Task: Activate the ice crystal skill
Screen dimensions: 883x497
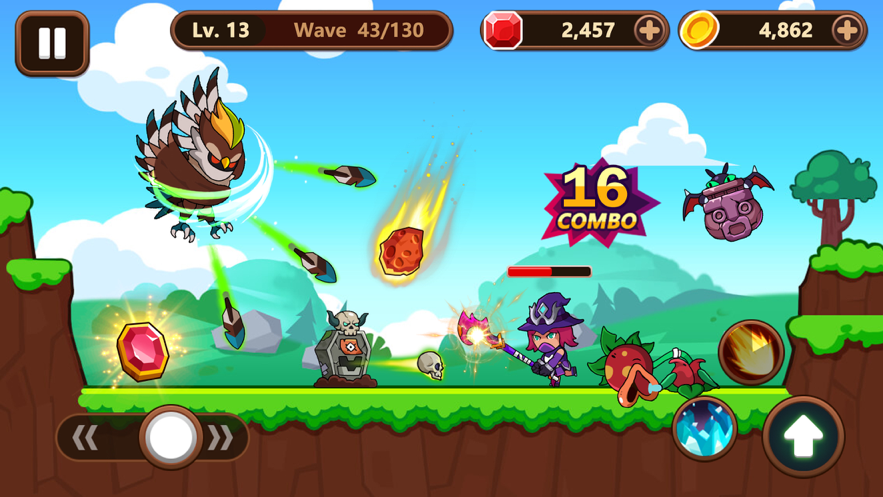Action: pos(704,427)
